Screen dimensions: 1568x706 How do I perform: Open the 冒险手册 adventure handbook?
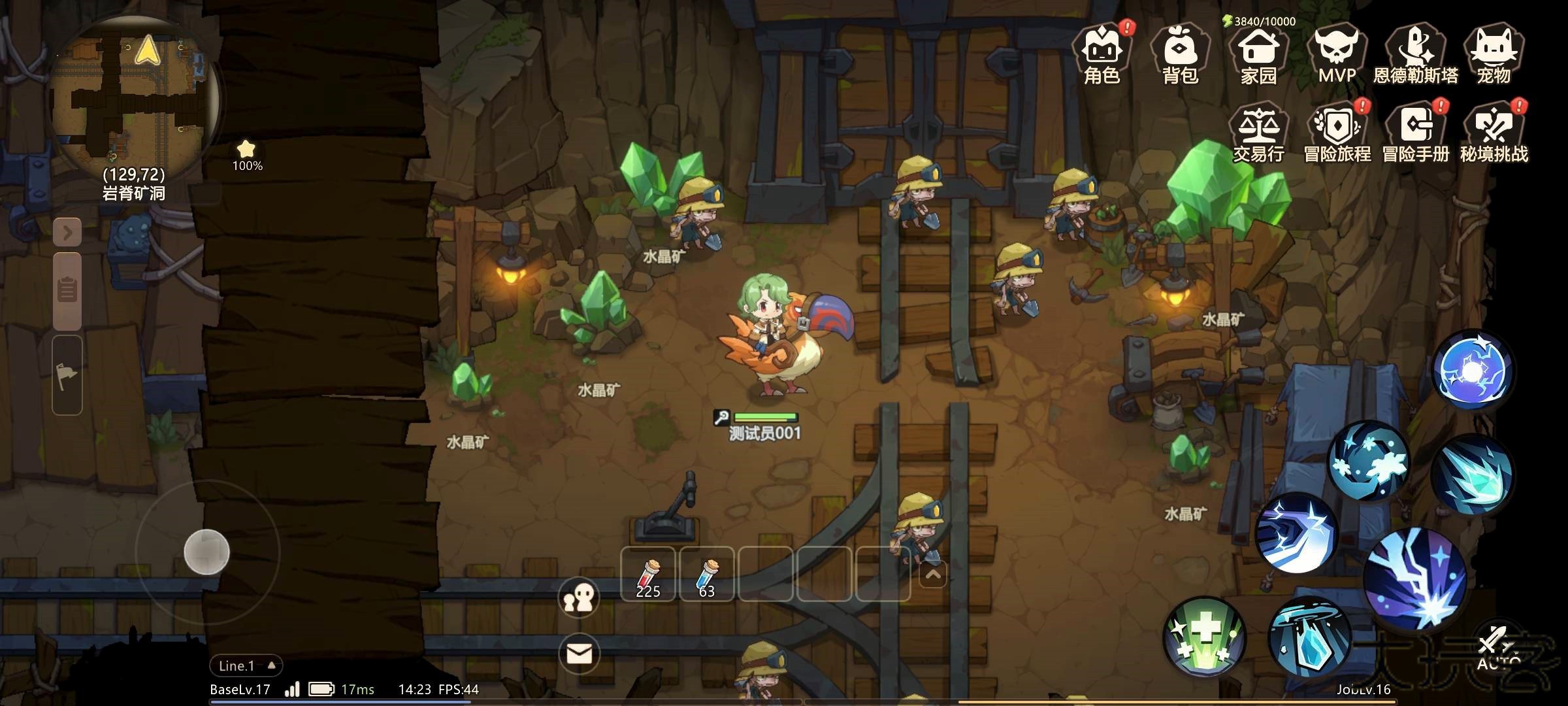pos(1415,133)
